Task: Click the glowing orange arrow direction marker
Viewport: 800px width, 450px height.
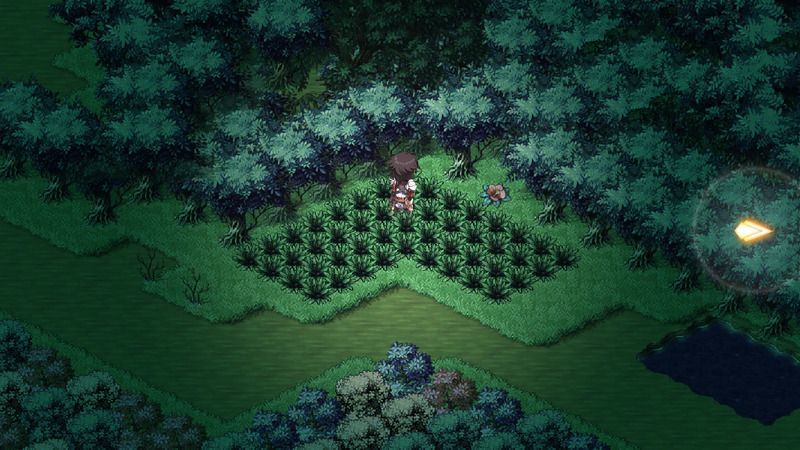Action: click(752, 232)
